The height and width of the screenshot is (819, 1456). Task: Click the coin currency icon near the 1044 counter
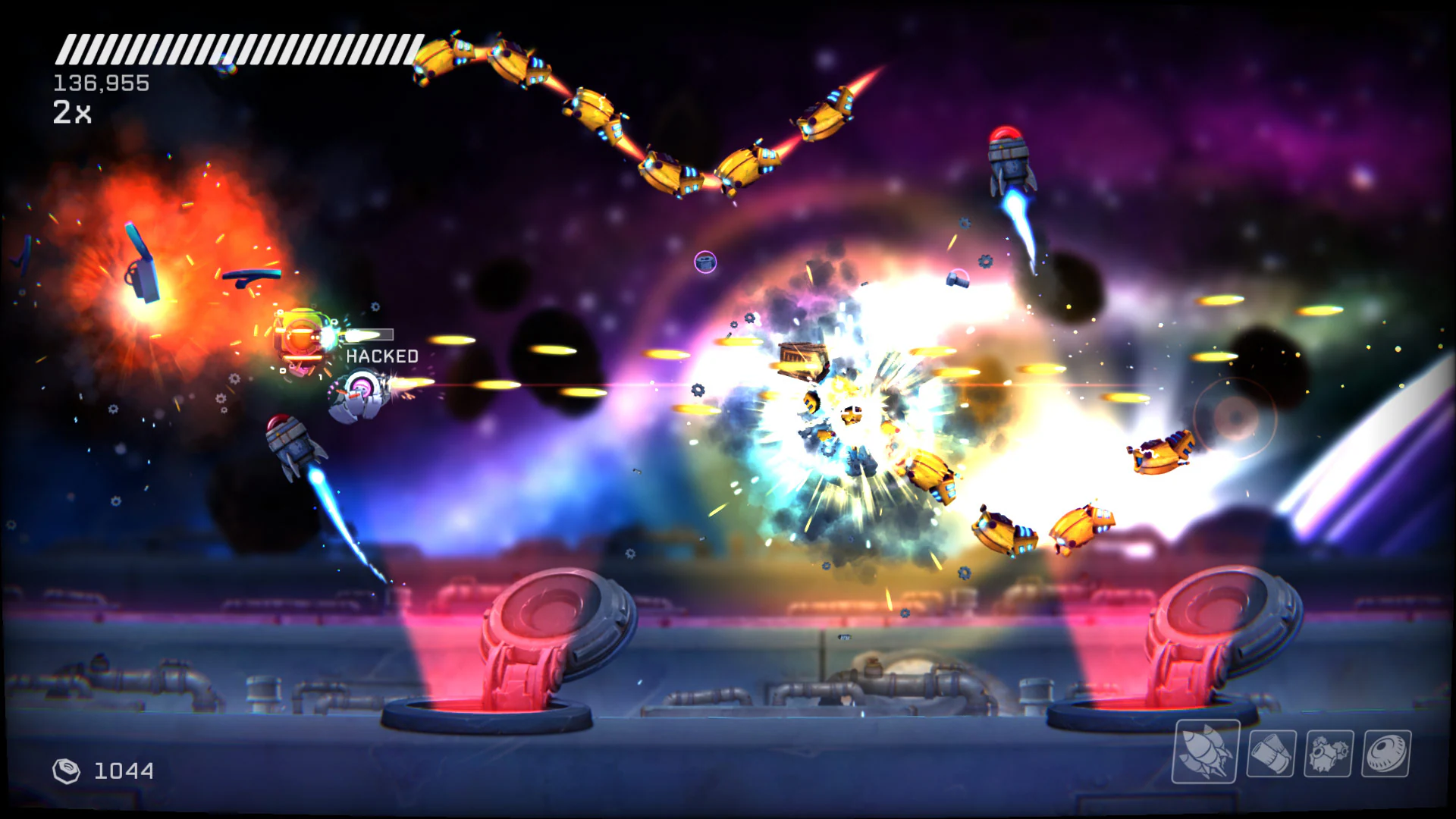point(67,771)
